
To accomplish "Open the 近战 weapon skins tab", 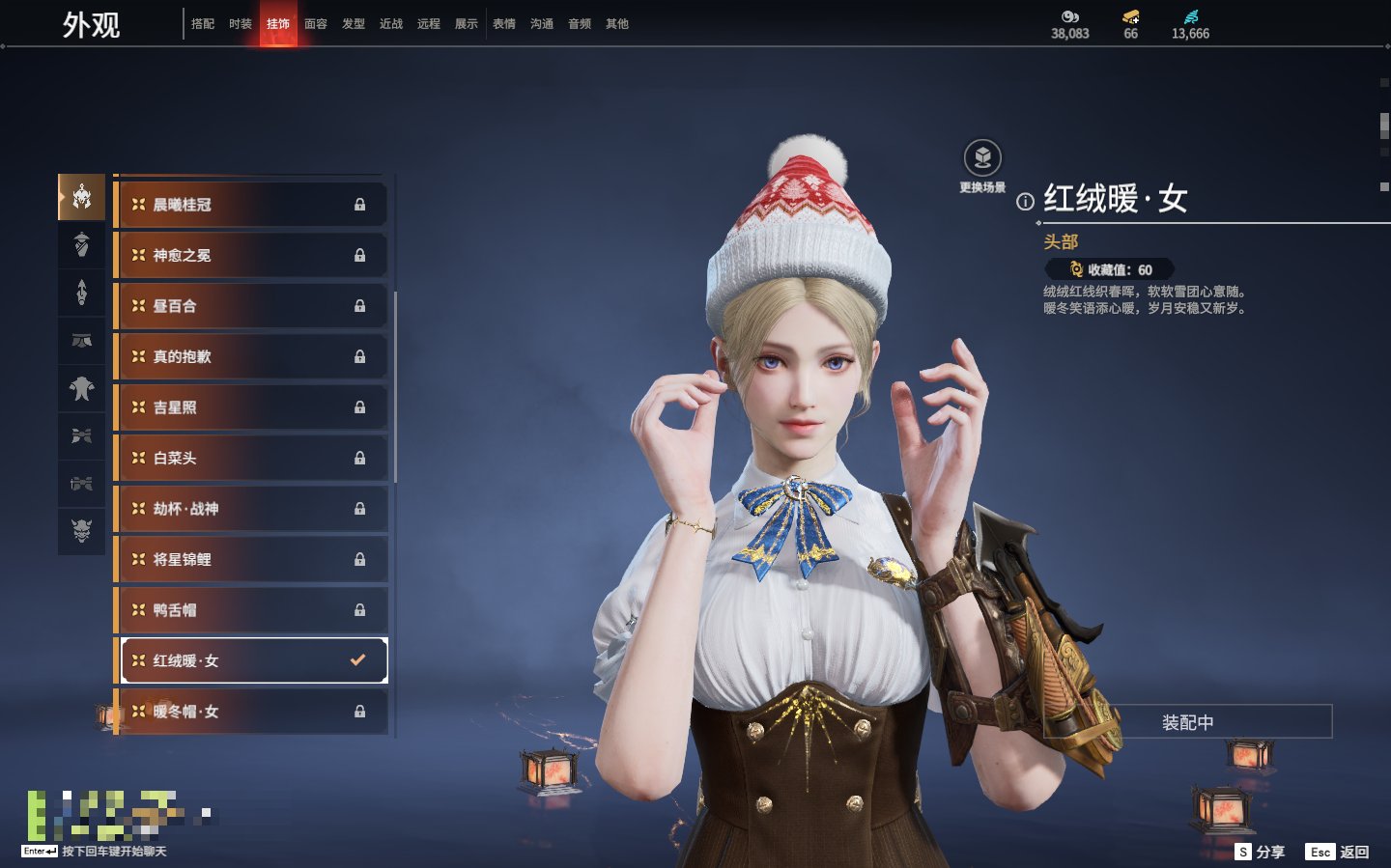I will click(x=391, y=24).
